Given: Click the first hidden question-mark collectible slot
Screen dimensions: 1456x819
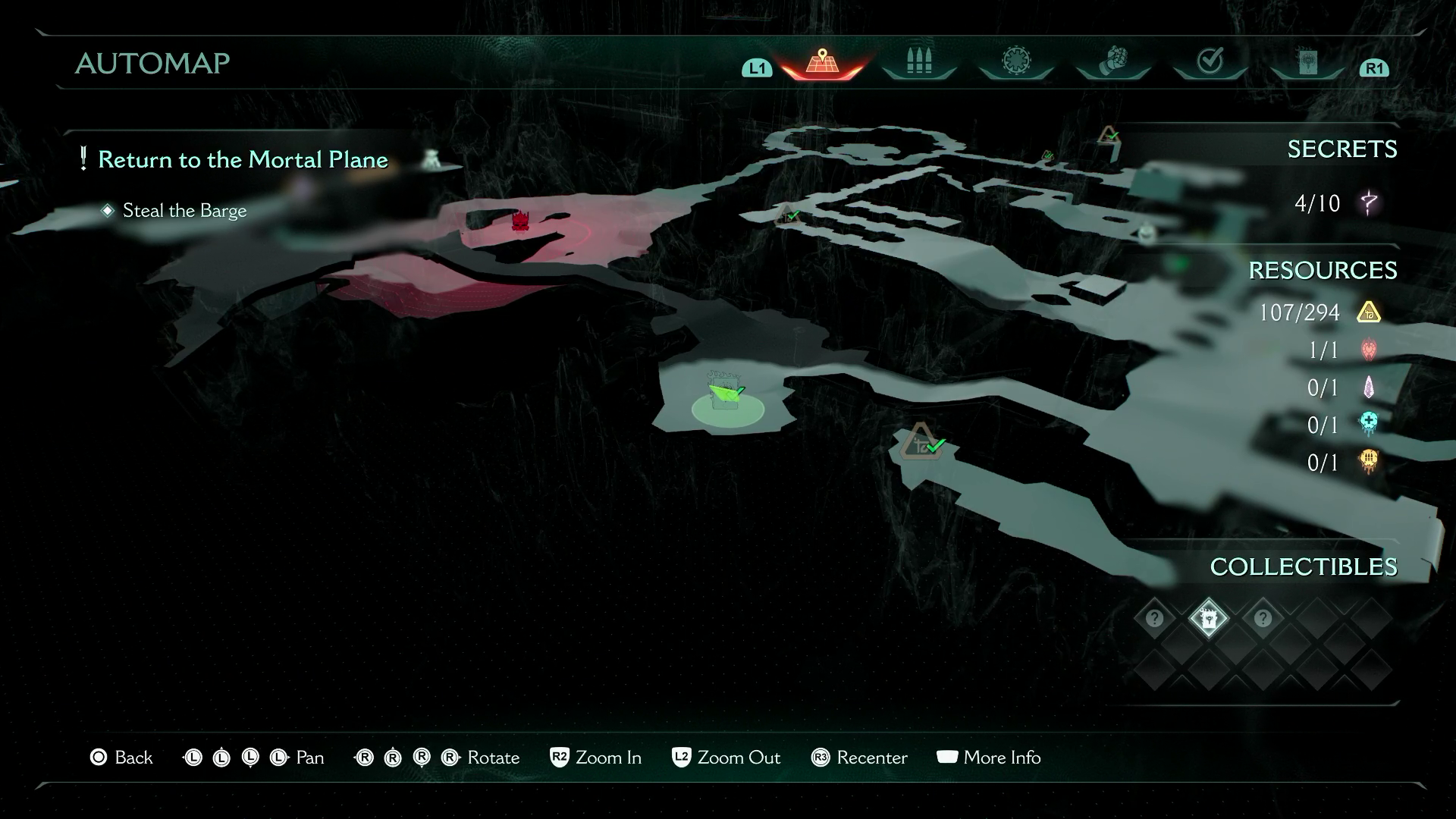Looking at the screenshot, I should point(1153,619).
